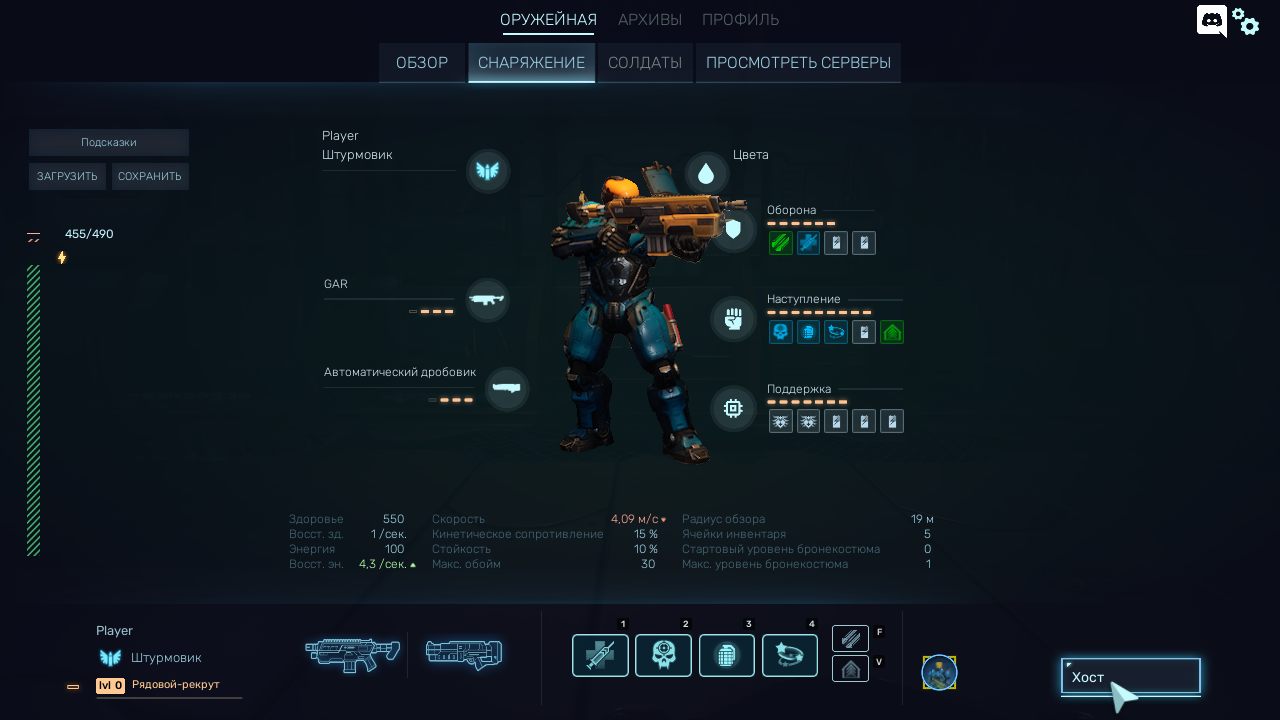Switch to the ОБЗОР tab
1280x720 pixels.
pyautogui.click(x=421, y=63)
